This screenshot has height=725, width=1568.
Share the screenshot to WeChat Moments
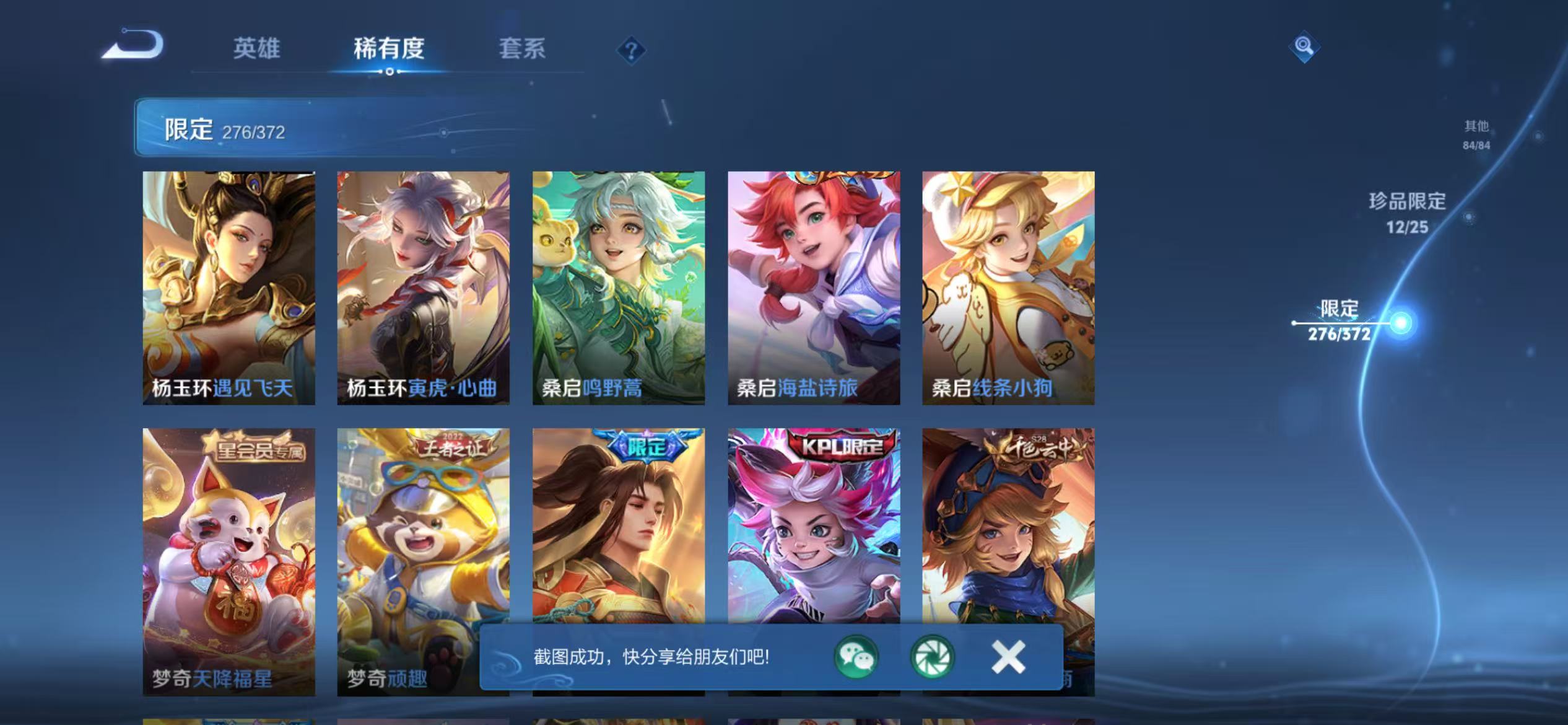[931, 658]
